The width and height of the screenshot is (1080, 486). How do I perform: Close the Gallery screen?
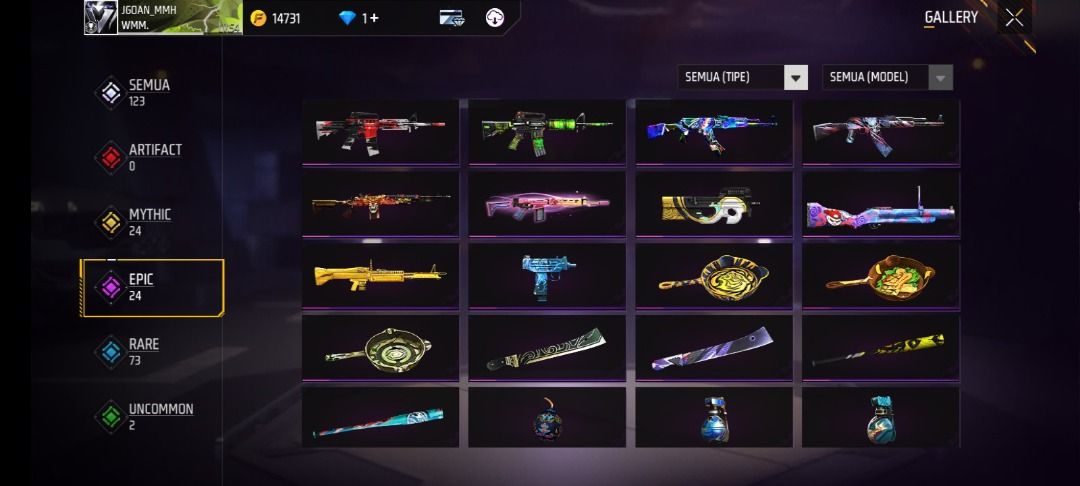pyautogui.click(x=1014, y=18)
